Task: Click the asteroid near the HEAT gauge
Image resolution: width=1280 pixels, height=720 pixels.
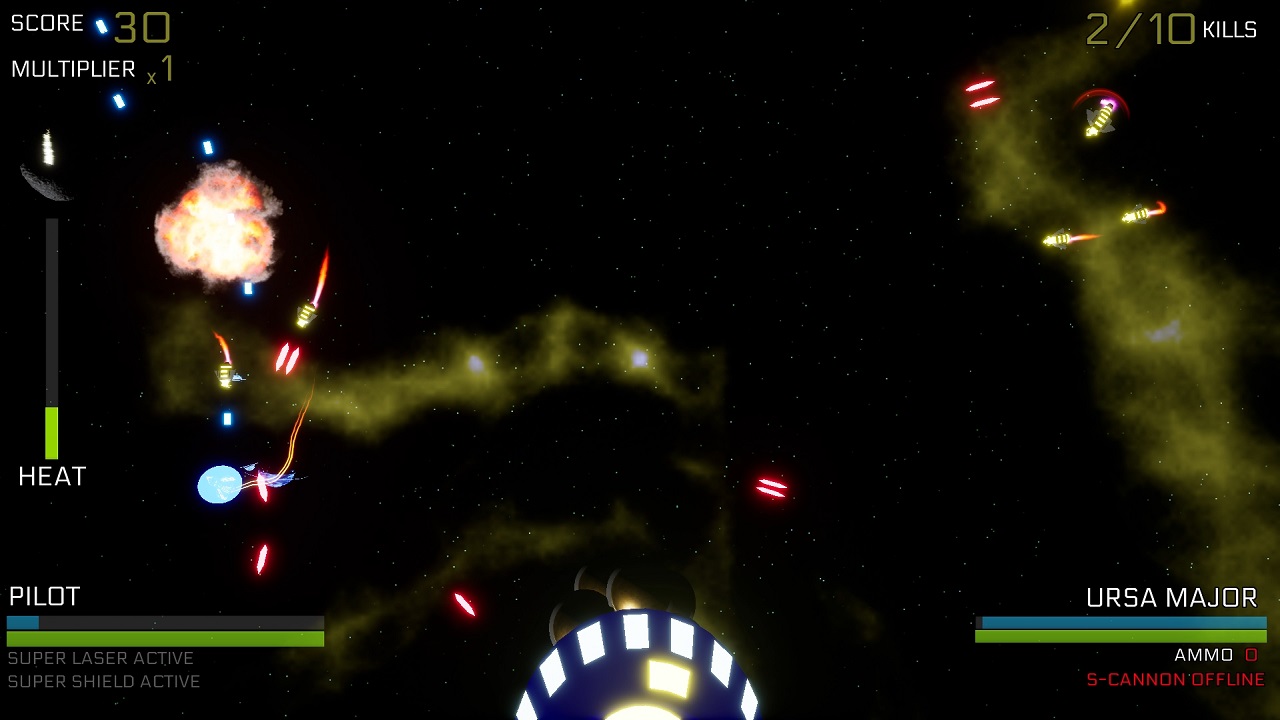Action: click(42, 185)
